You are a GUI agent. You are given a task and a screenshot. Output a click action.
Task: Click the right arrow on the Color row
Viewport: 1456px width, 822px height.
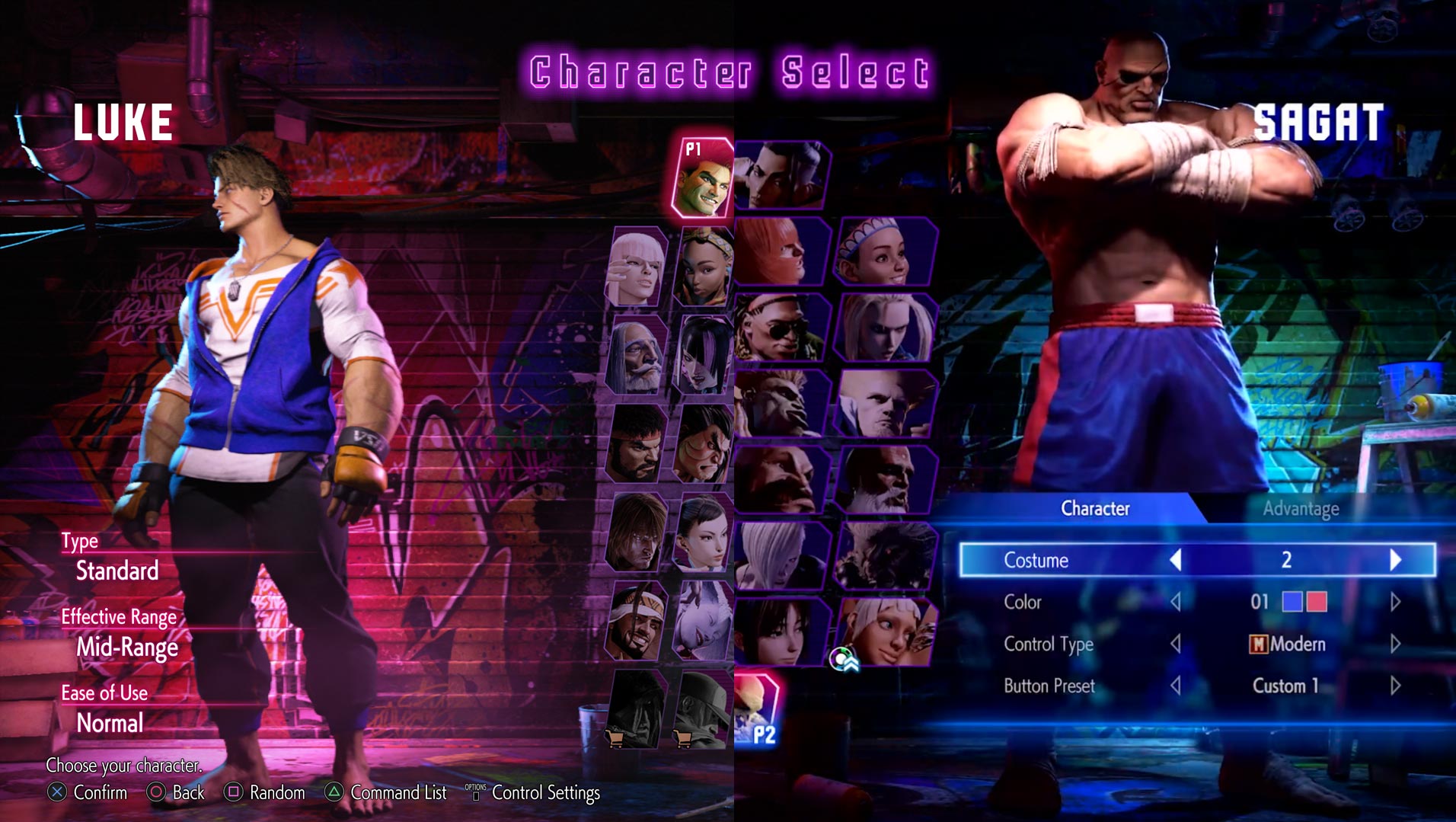pyautogui.click(x=1397, y=602)
